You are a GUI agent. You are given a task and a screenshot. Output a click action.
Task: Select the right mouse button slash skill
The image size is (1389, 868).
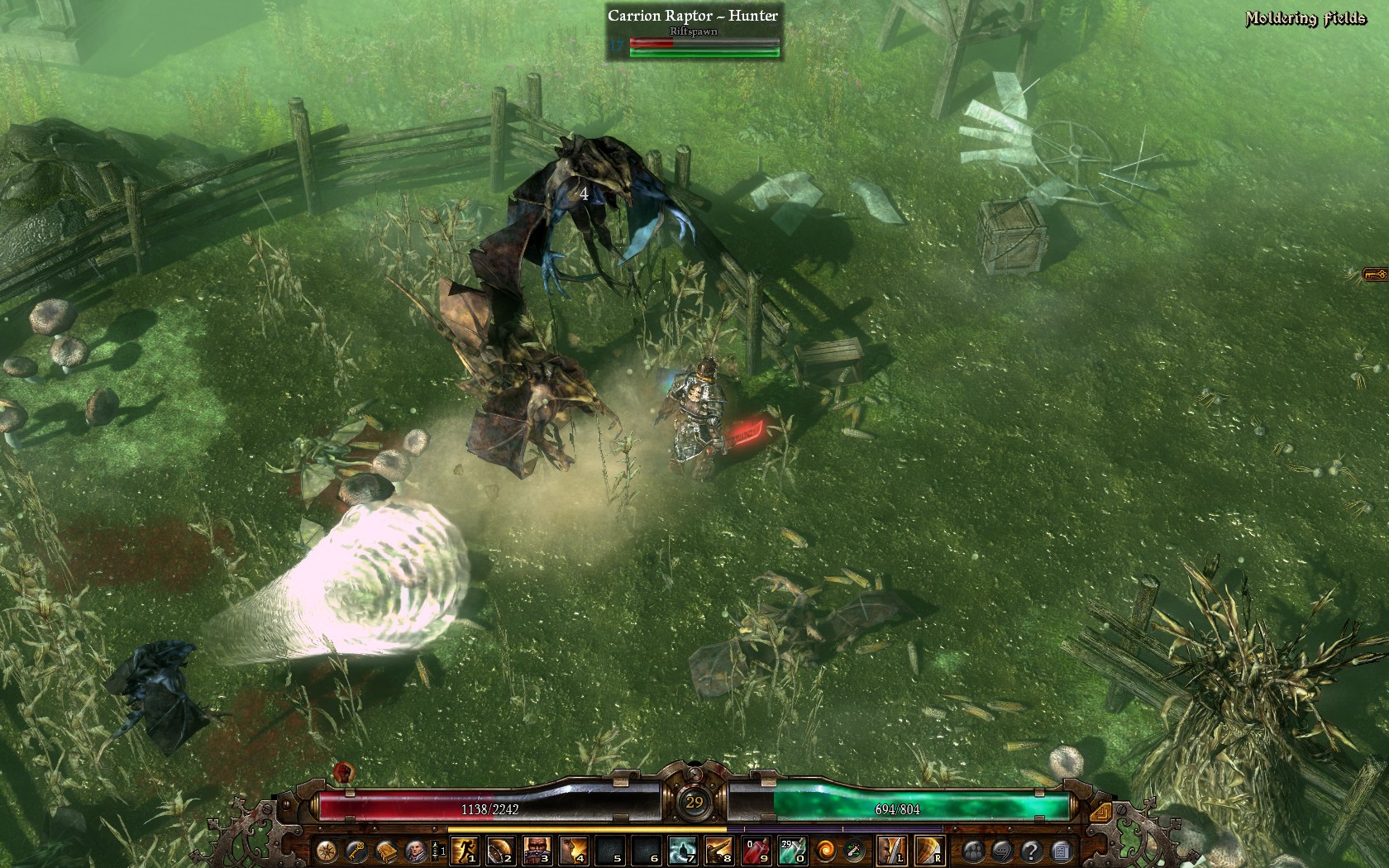930,850
